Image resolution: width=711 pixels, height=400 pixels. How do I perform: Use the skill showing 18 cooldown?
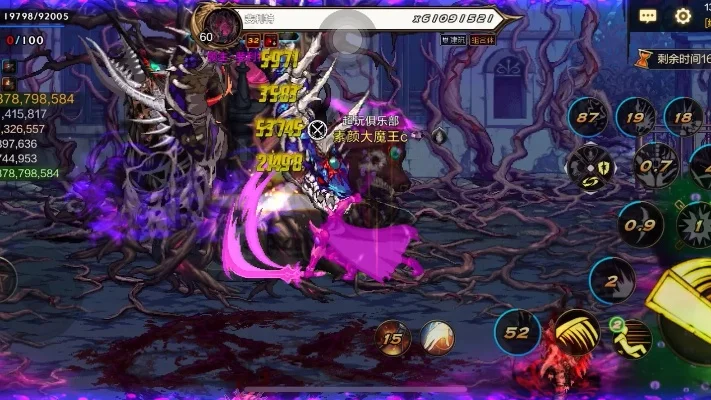click(684, 117)
